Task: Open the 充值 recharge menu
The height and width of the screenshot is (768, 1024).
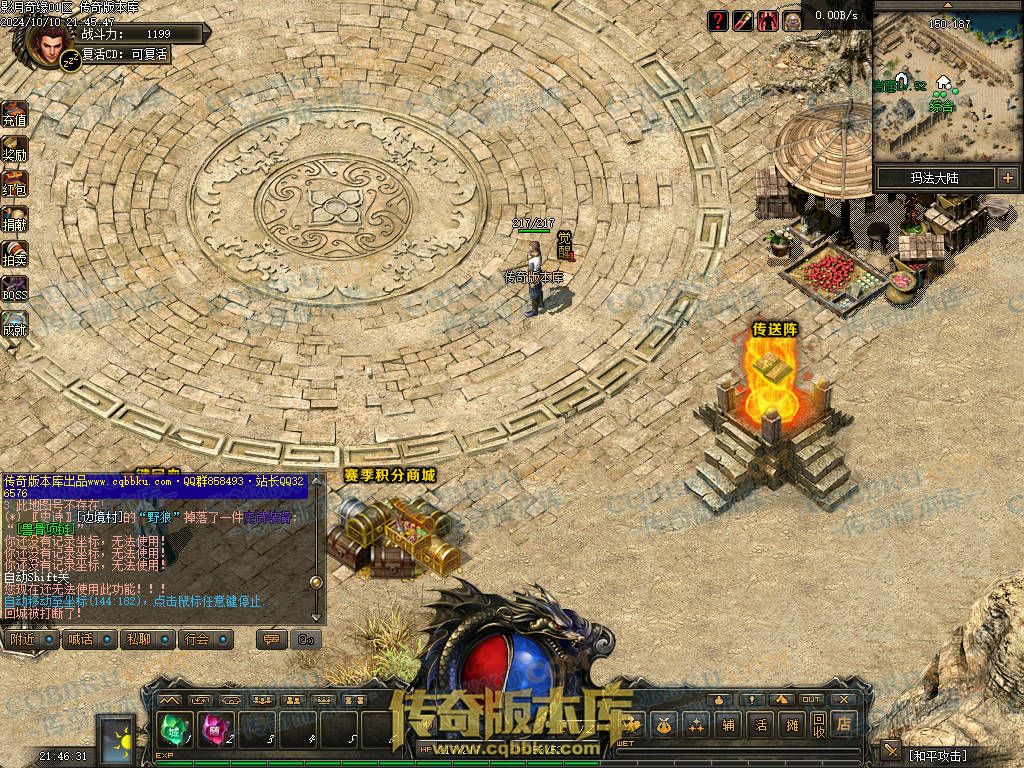Action: (x=14, y=115)
